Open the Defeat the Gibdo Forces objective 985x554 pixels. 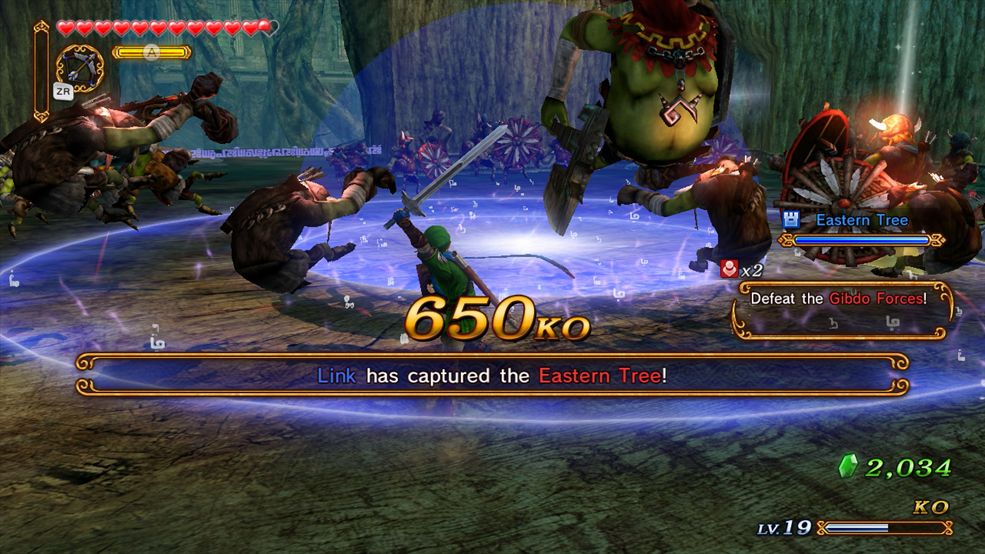[840, 298]
